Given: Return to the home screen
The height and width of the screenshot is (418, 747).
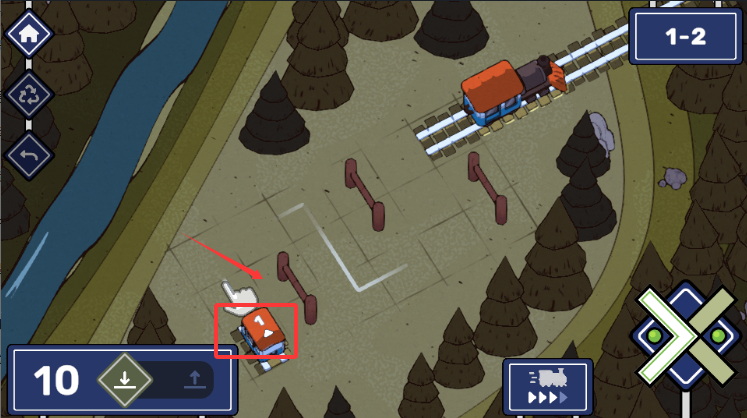Looking at the screenshot, I should point(29,33).
